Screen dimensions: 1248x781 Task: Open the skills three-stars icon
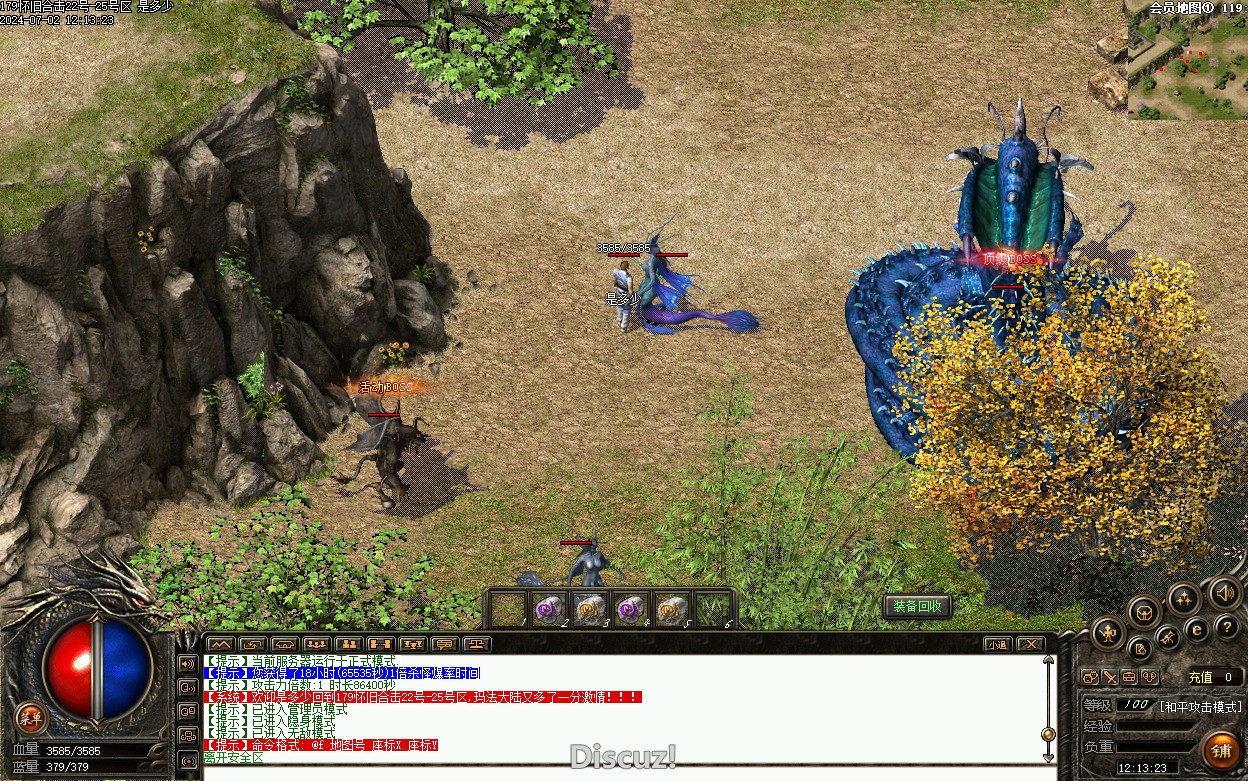click(1184, 598)
